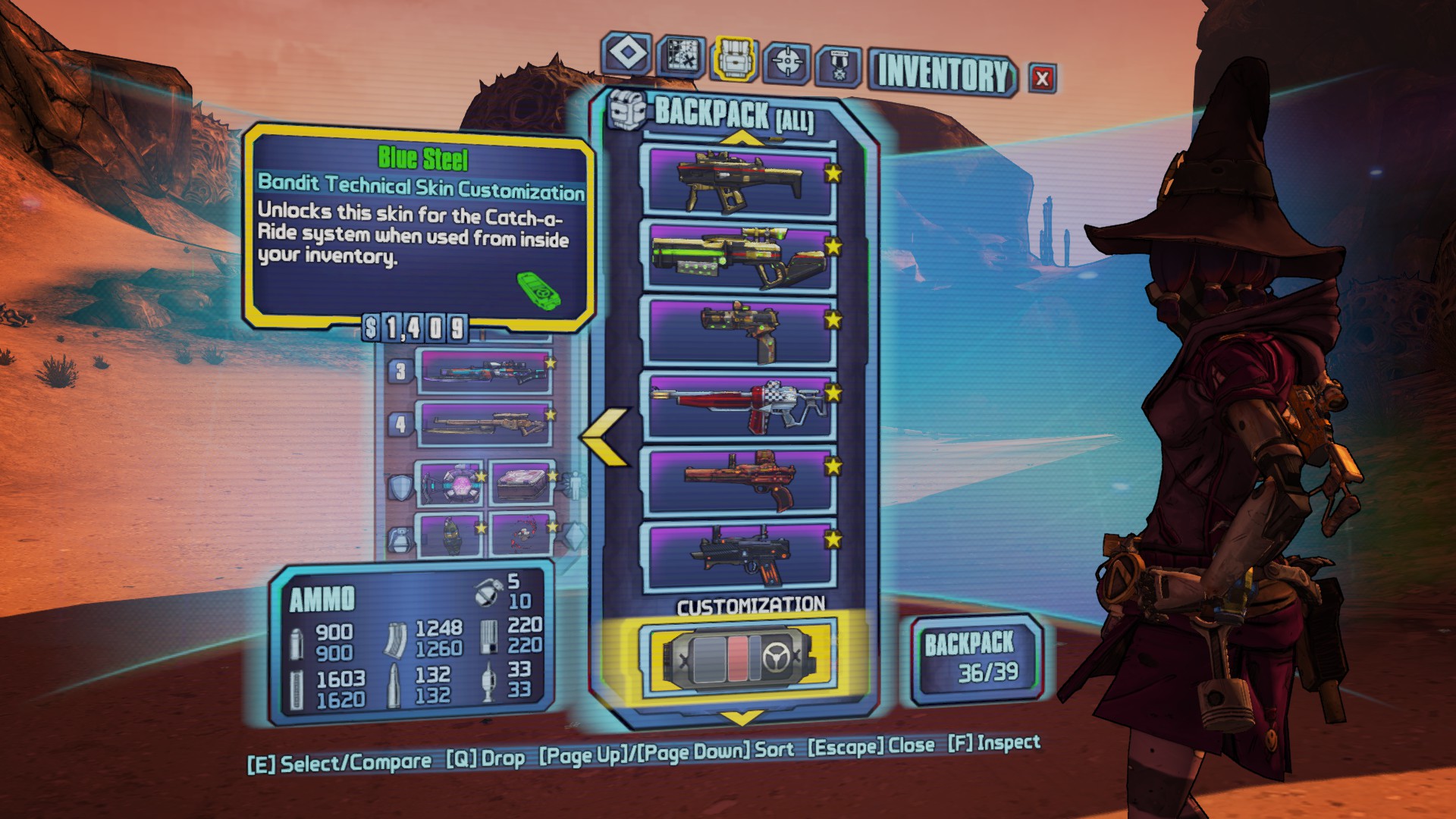Select equipped weapon slot 4

(x=484, y=424)
